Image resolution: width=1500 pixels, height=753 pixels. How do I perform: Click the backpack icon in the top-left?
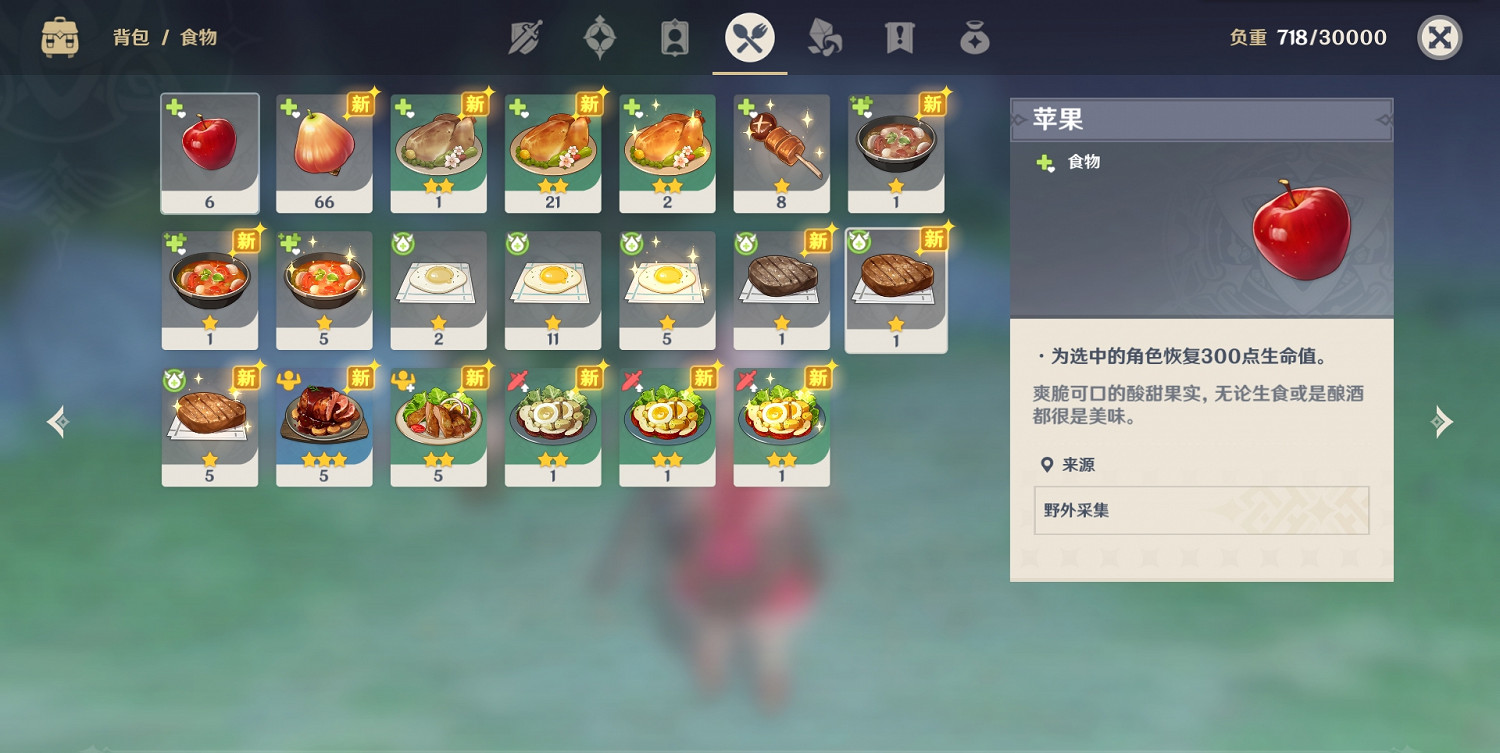pyautogui.click(x=60, y=37)
